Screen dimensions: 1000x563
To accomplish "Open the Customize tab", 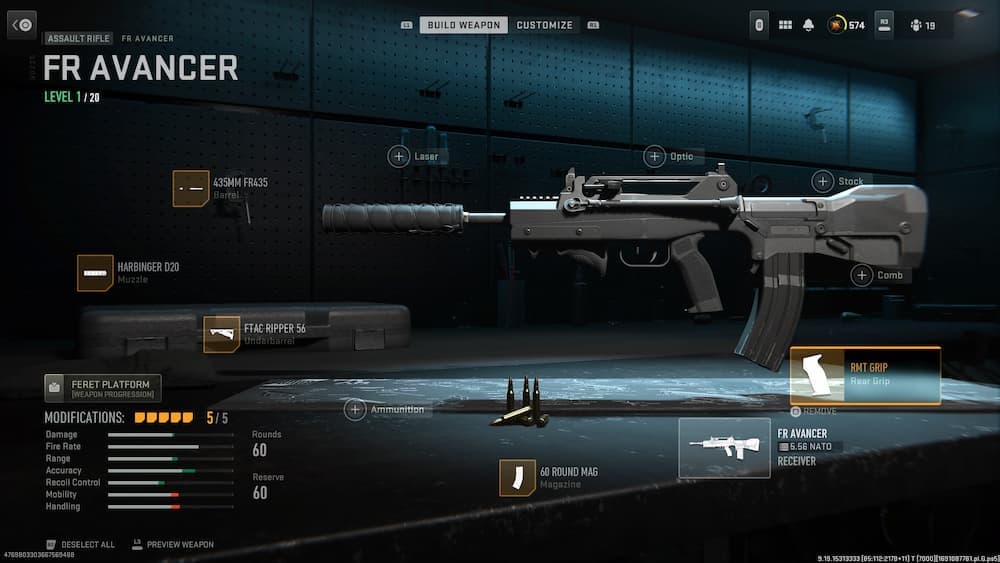I will (x=545, y=25).
